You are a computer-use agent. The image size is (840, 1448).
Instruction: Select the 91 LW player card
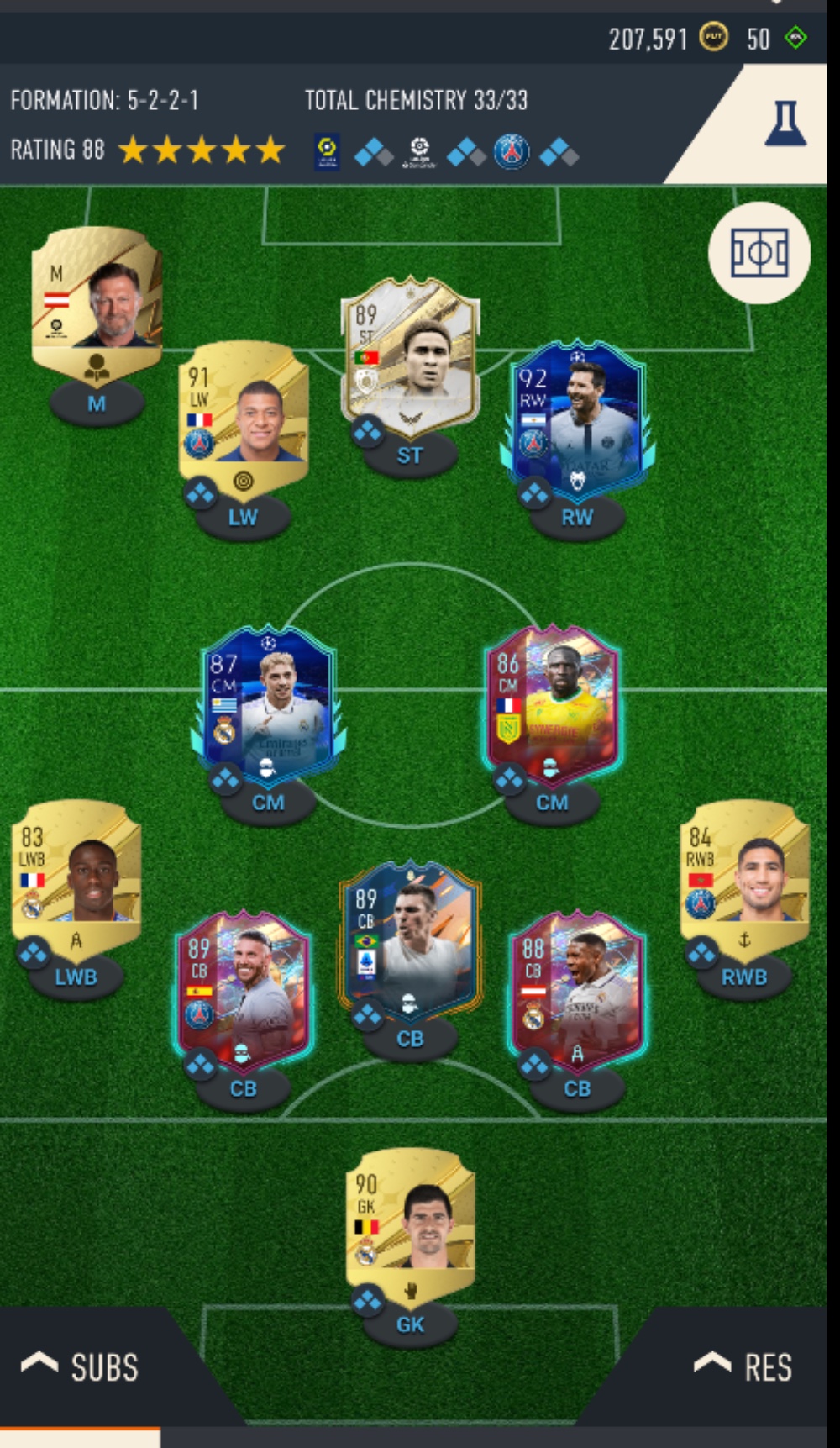(244, 413)
